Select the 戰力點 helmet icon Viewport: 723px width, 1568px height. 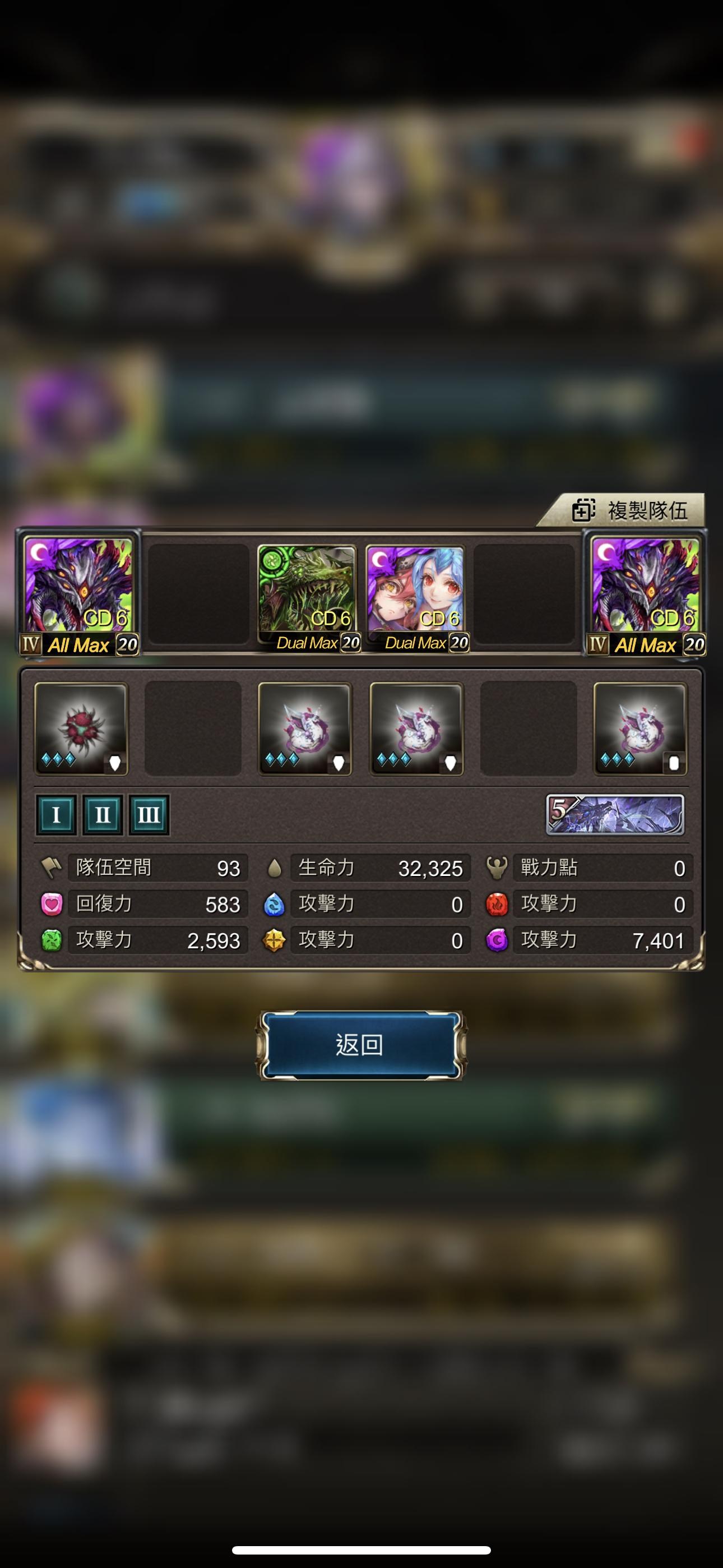(497, 869)
